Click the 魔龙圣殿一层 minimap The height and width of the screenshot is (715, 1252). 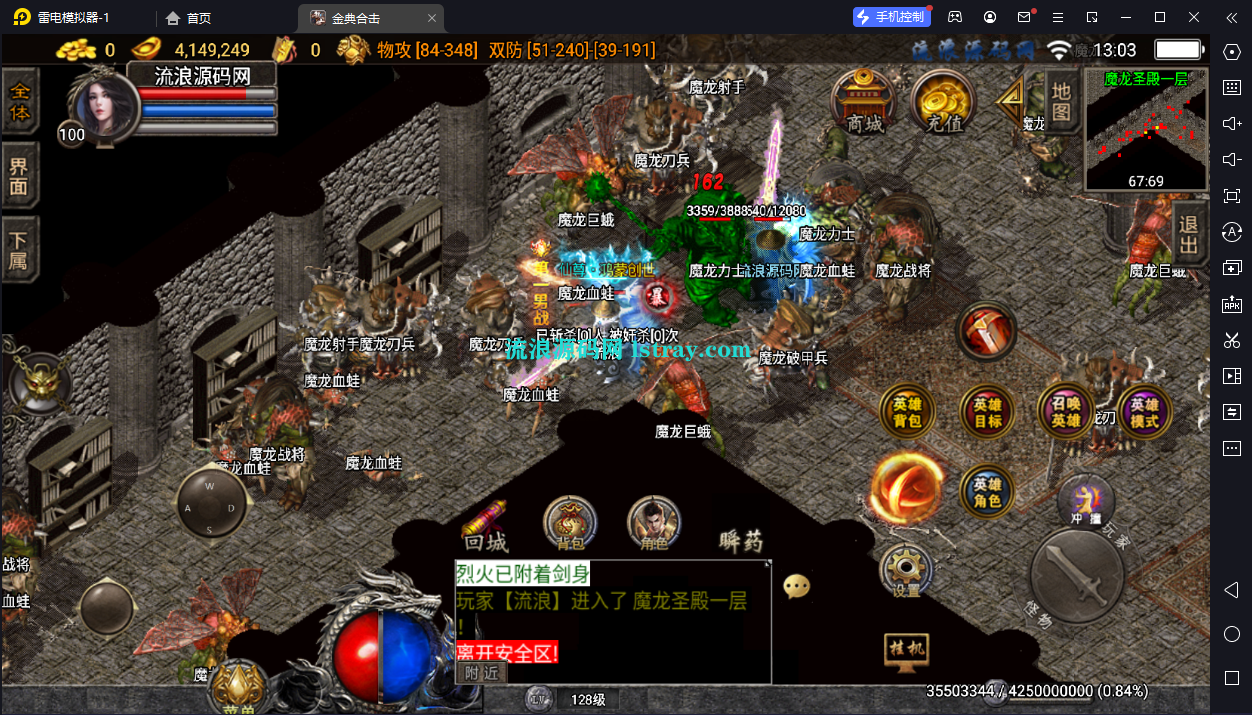pos(1145,130)
